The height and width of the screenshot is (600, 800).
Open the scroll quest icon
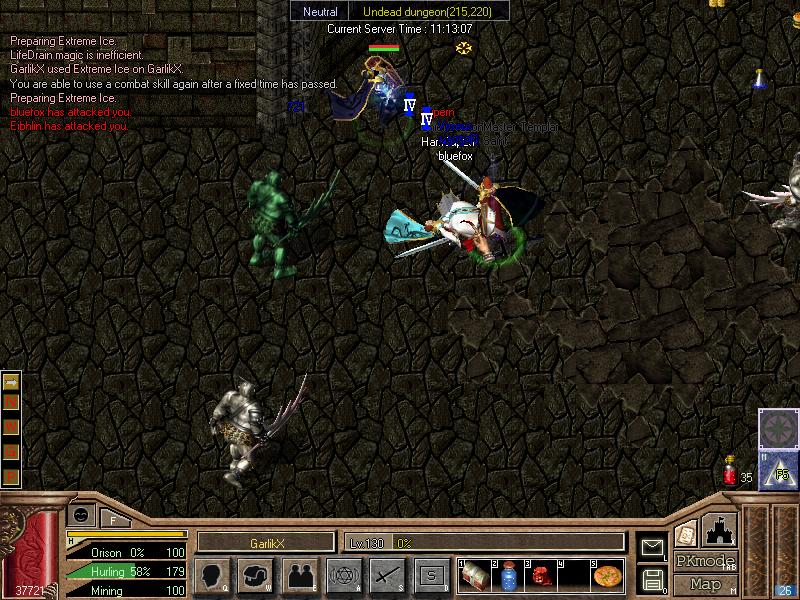click(686, 533)
